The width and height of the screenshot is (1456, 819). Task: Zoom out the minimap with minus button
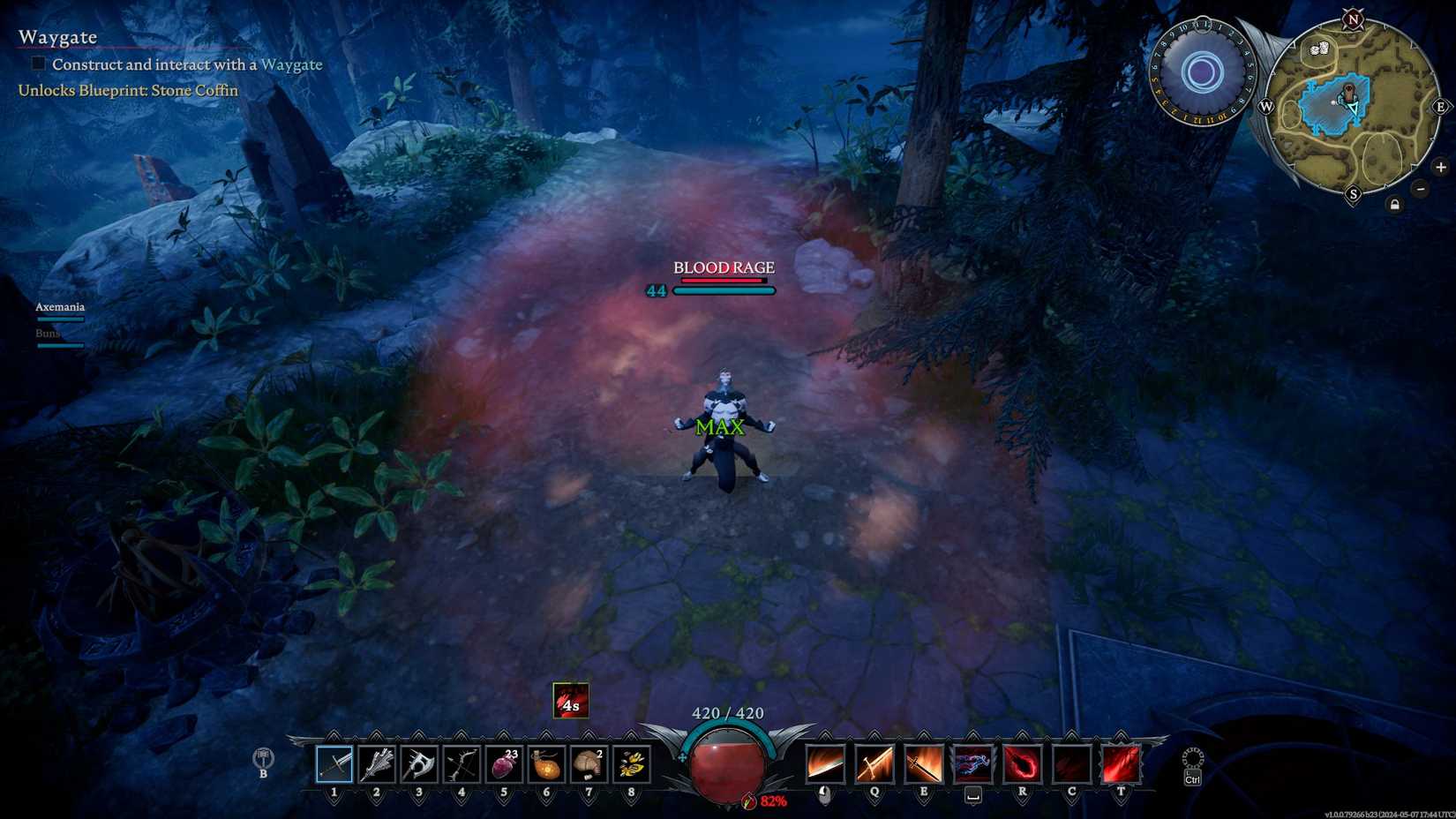(1420, 188)
